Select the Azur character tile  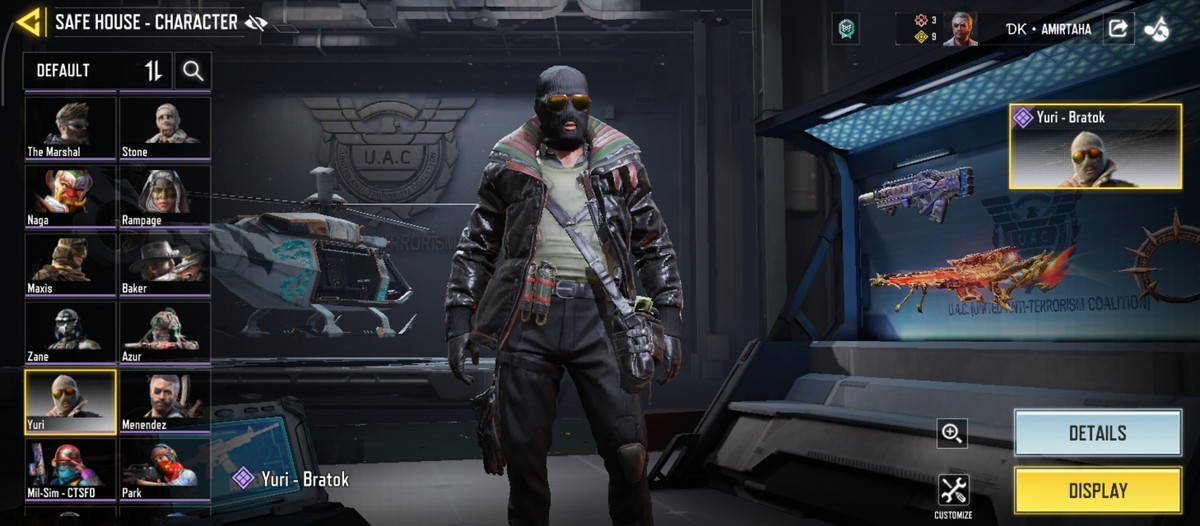pos(165,332)
